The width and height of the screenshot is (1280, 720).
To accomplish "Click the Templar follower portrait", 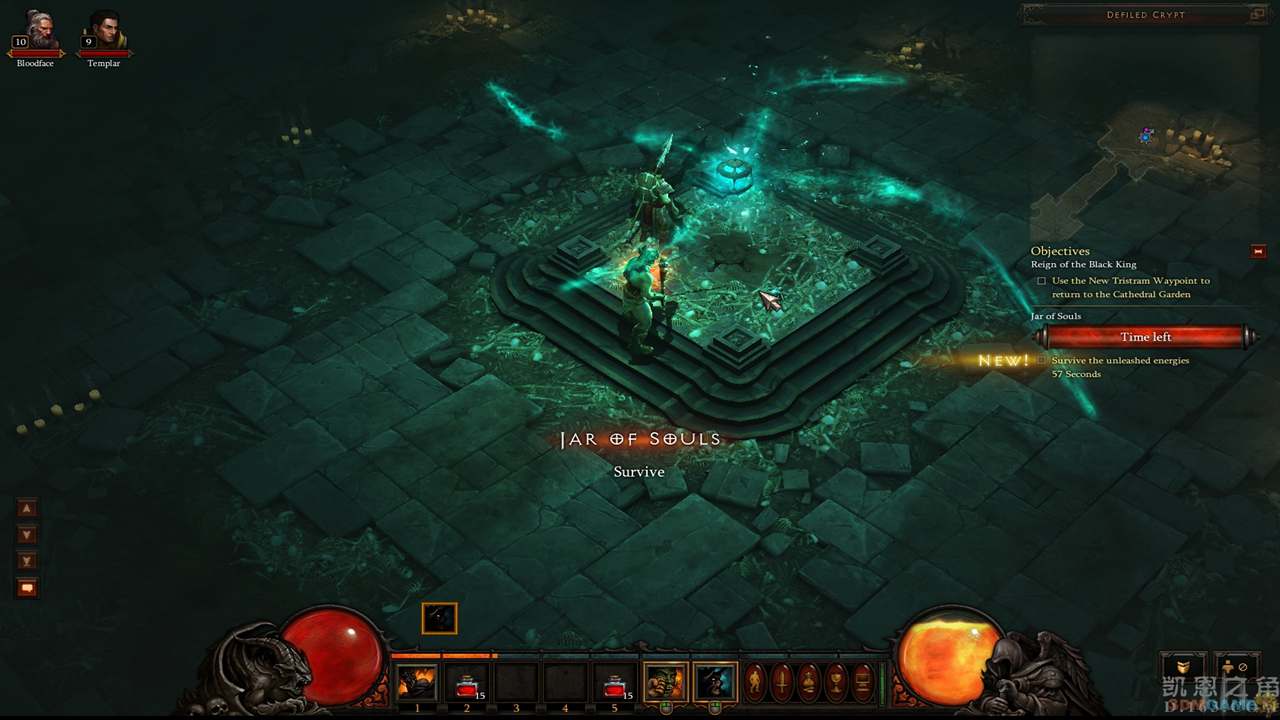I will (x=104, y=32).
